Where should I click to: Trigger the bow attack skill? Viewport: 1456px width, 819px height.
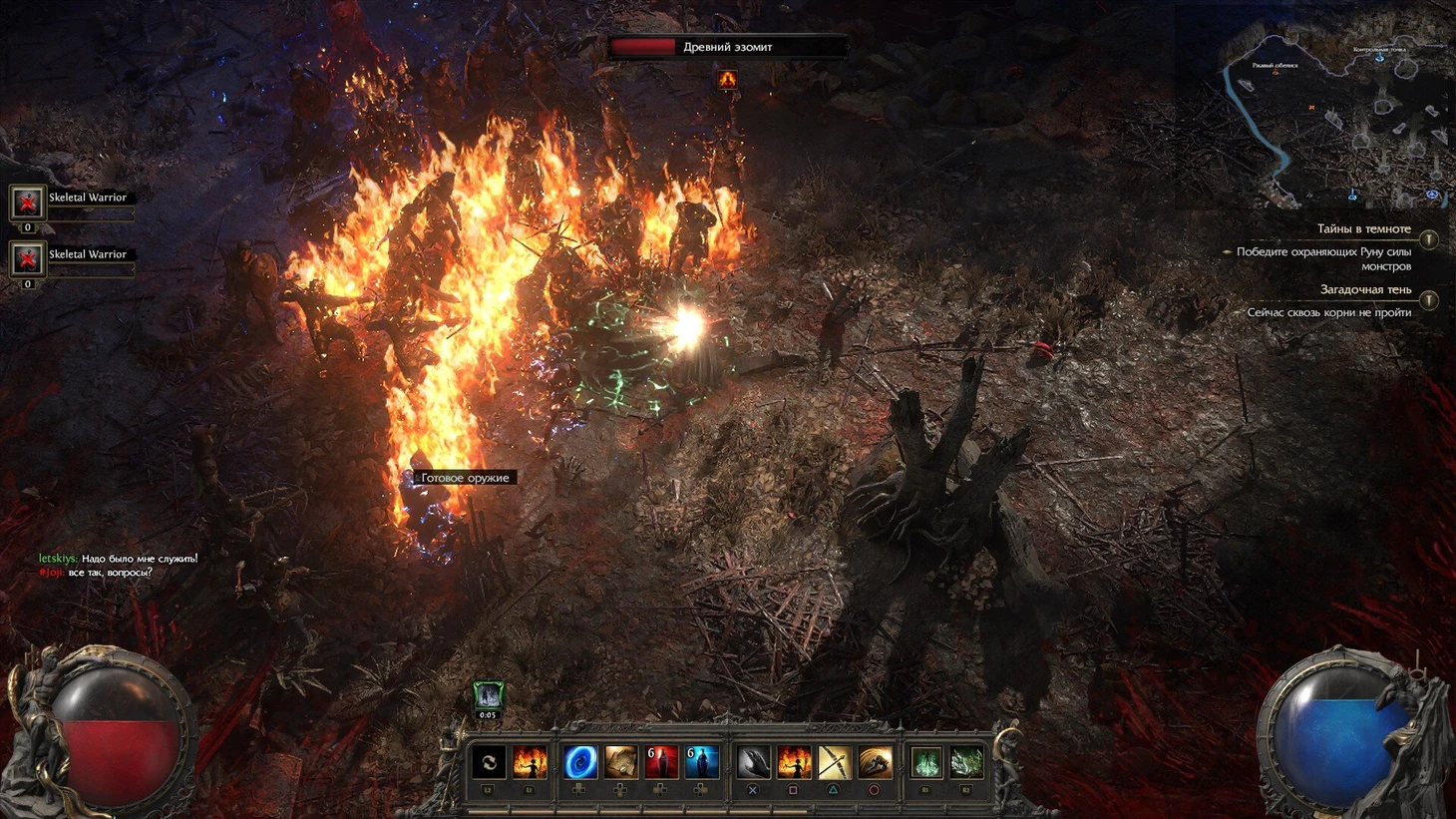(834, 763)
